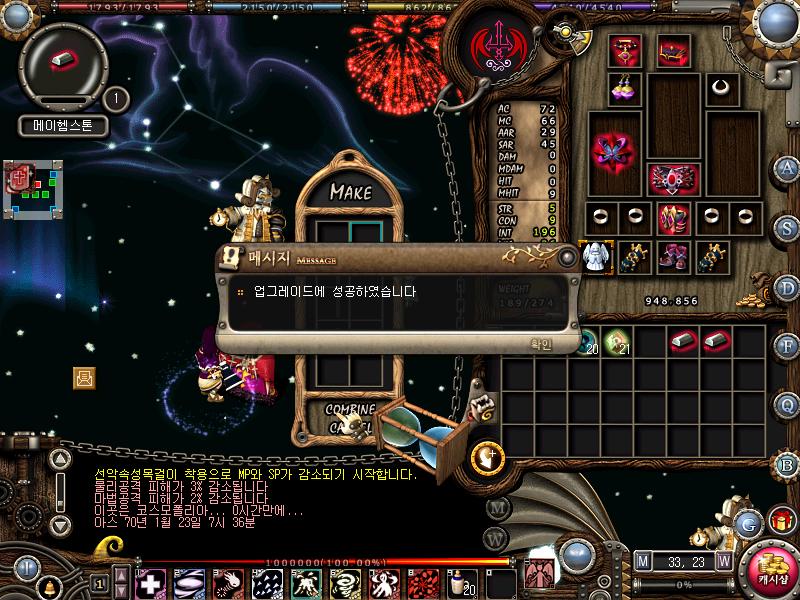800x600 pixels.
Task: Select the white necklace equipment slot
Action: 718,87
